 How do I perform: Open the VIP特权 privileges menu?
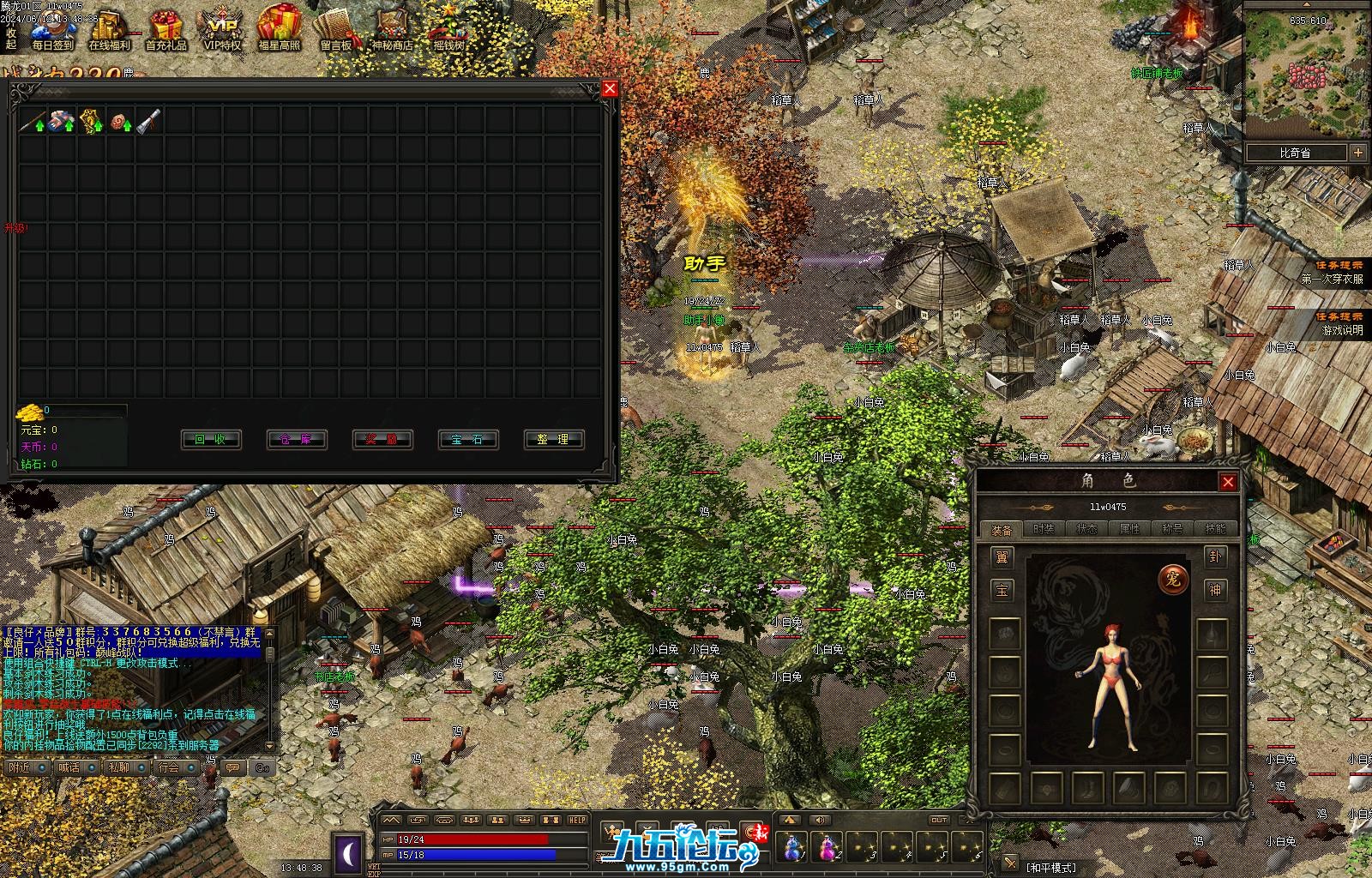coord(222,30)
